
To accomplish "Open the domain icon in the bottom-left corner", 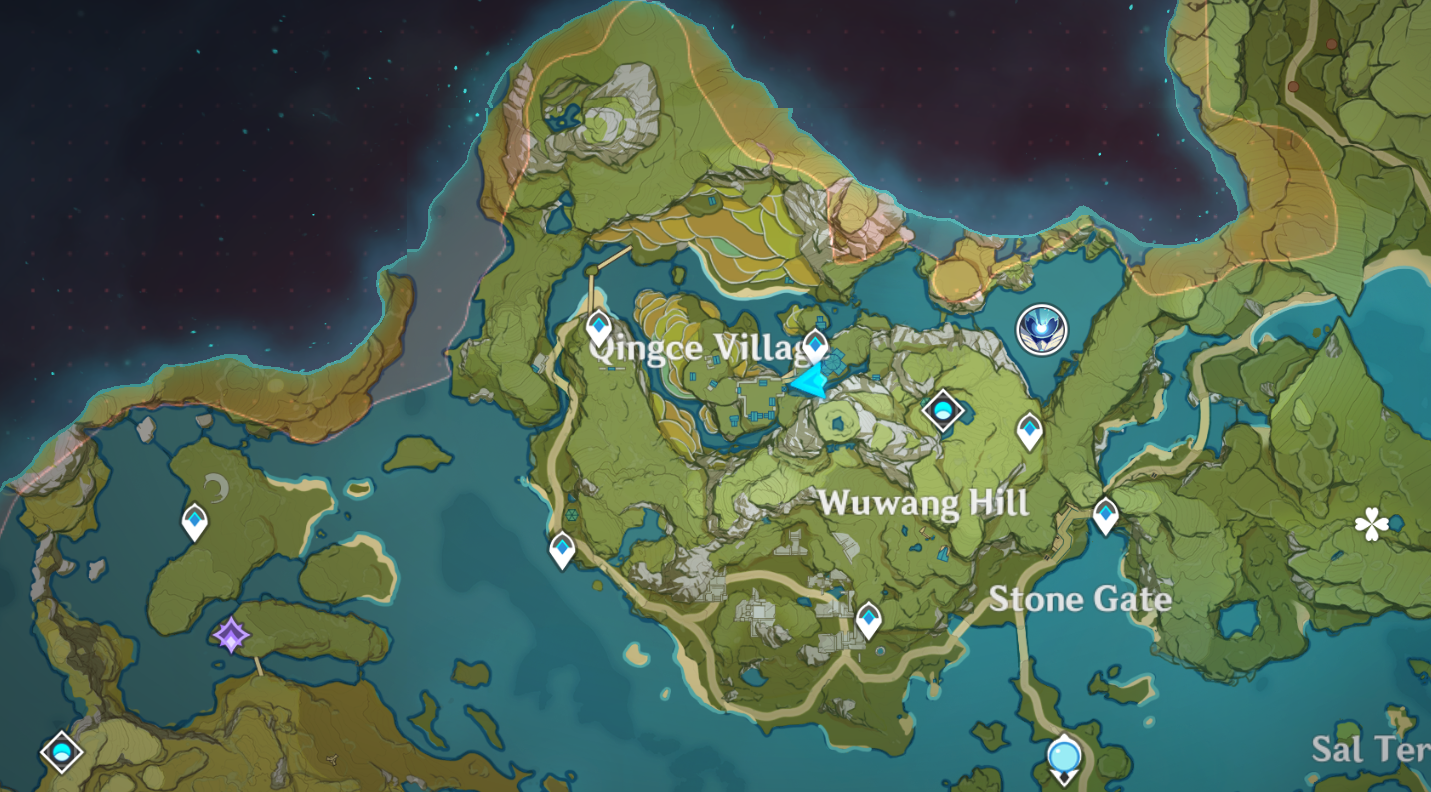I will pos(61,752).
